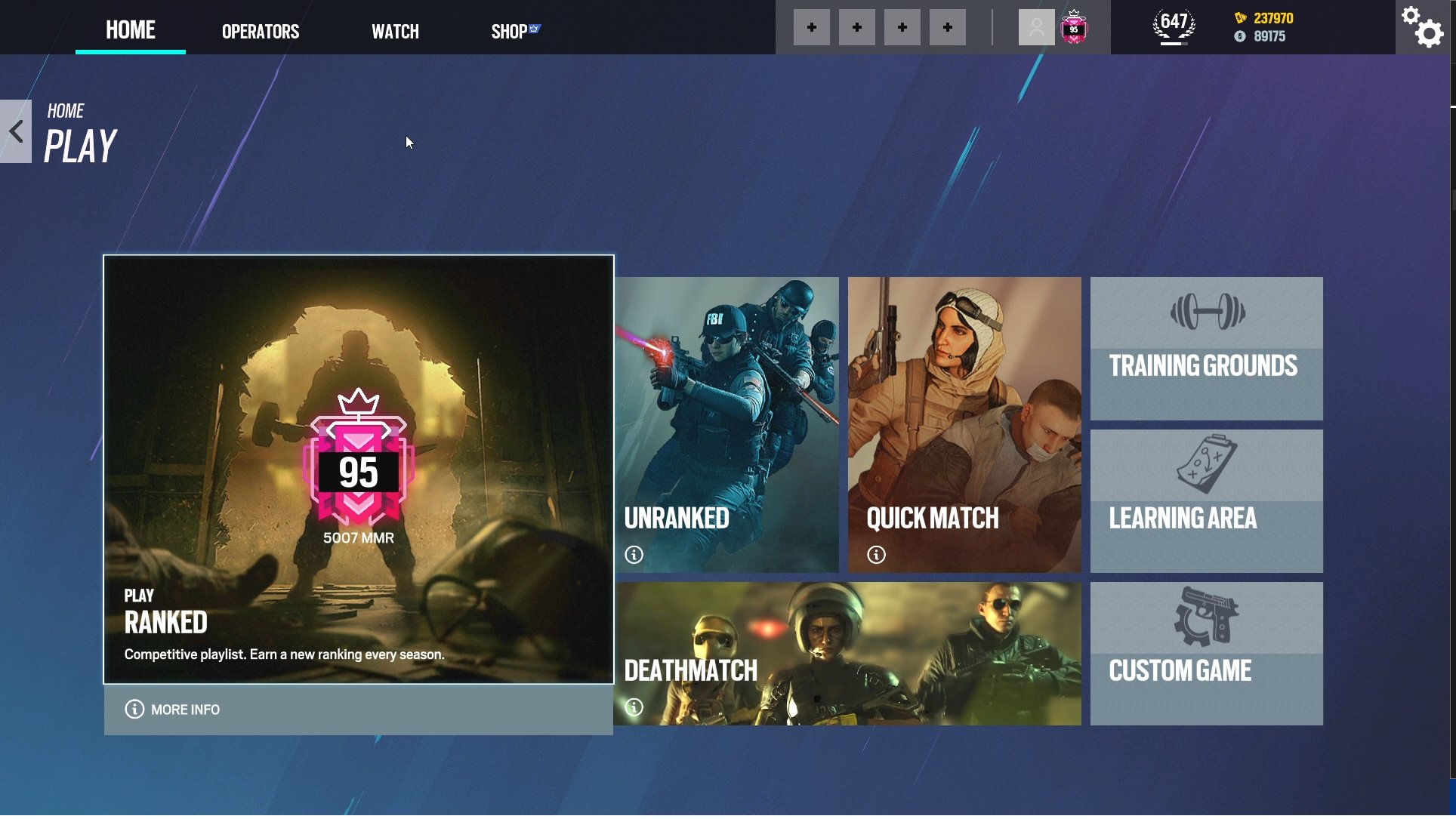Open the settings gear menu
Image resolution: width=1456 pixels, height=819 pixels.
pos(1423,29)
